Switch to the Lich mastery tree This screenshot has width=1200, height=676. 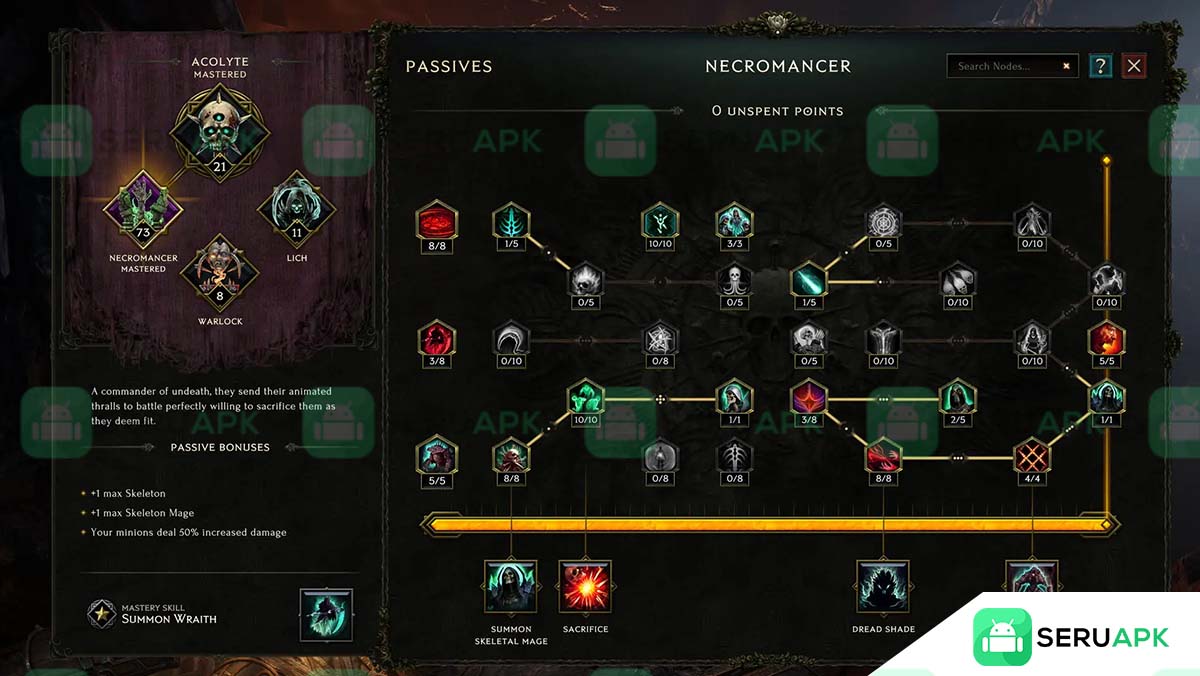tap(296, 208)
